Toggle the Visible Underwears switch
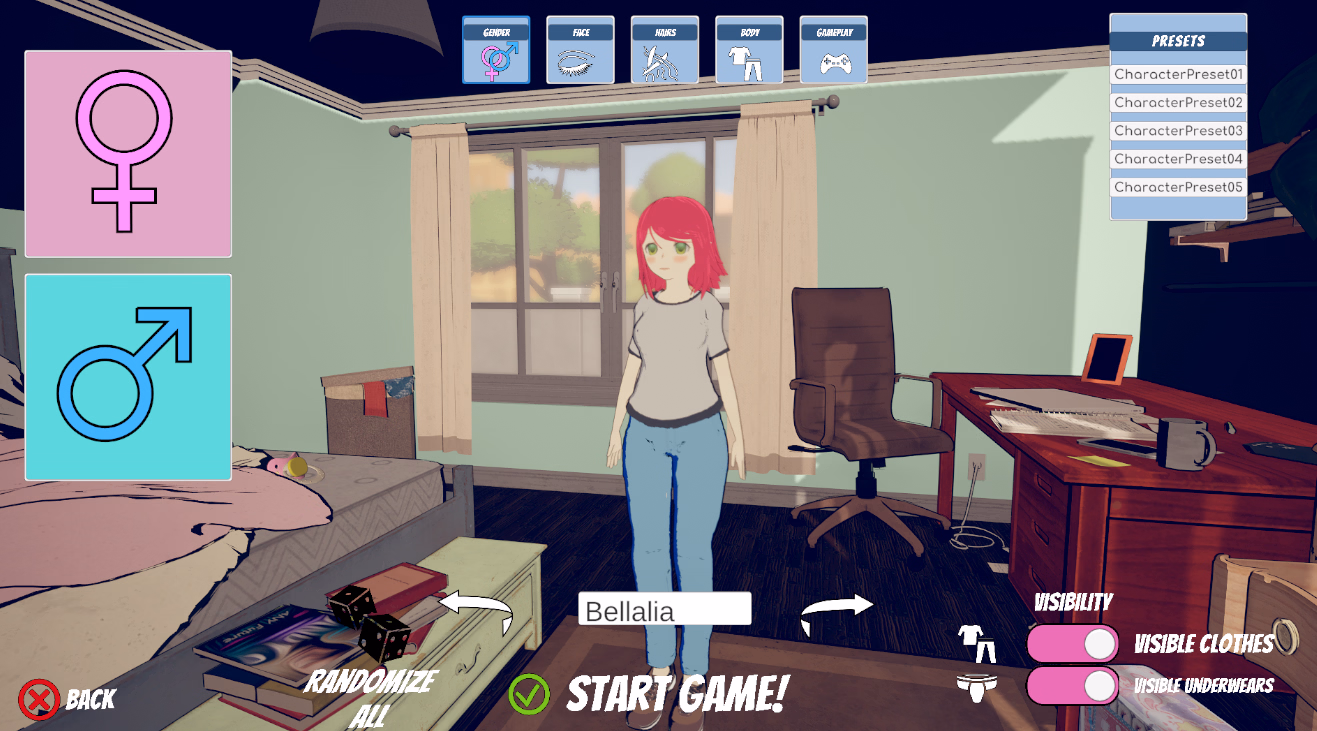This screenshot has height=731, width=1317. pyautogui.click(x=1072, y=686)
